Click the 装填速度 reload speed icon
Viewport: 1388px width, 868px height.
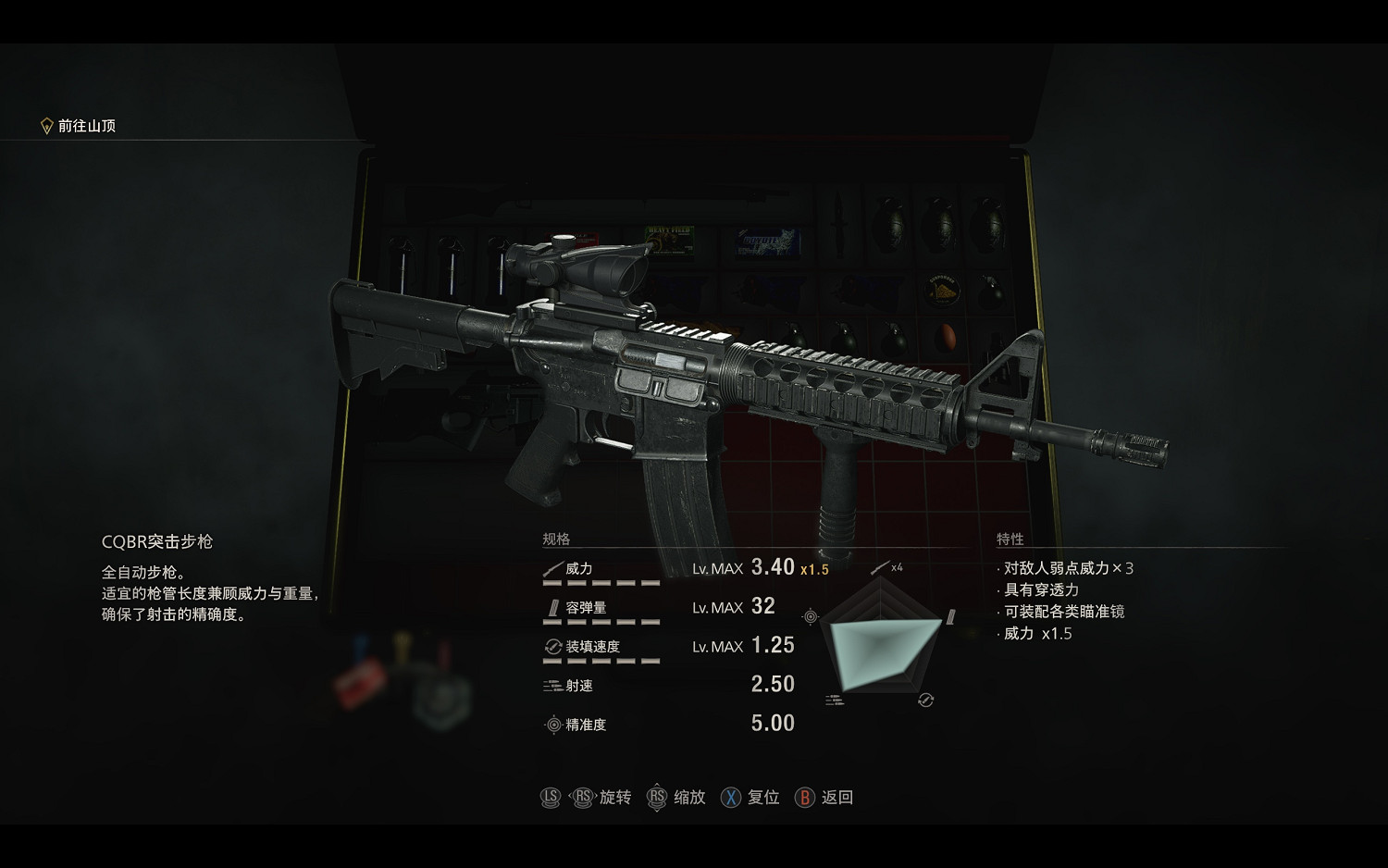(x=551, y=645)
